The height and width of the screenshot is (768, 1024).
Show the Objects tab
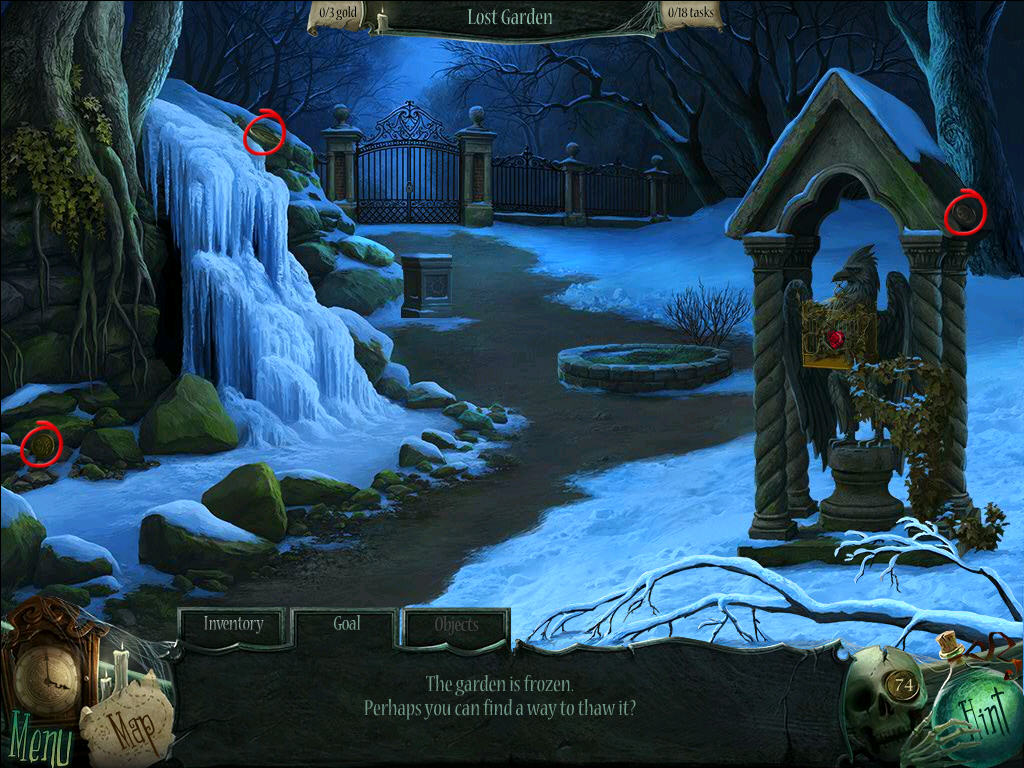pos(456,626)
